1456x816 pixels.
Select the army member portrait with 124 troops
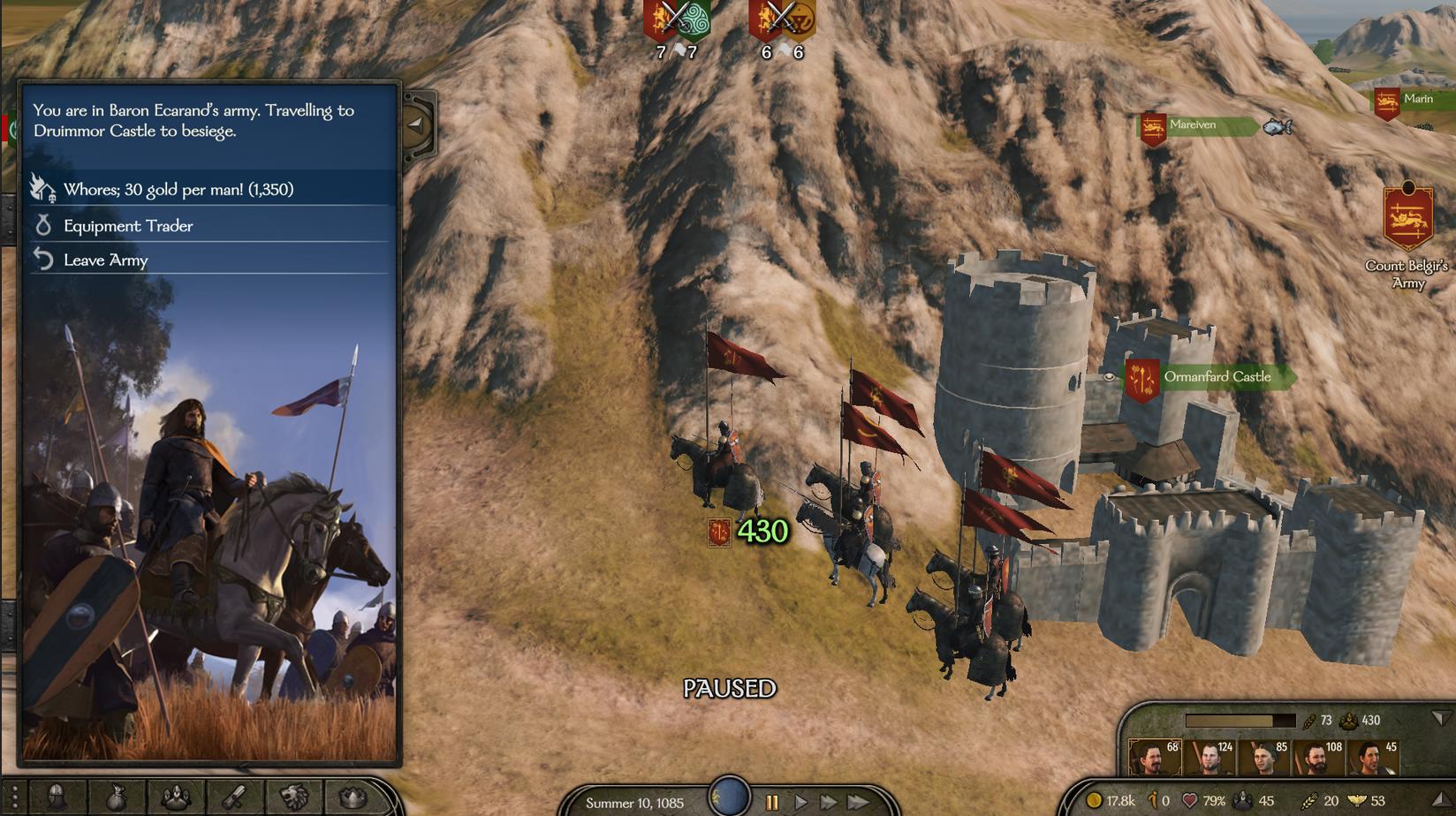click(1210, 759)
